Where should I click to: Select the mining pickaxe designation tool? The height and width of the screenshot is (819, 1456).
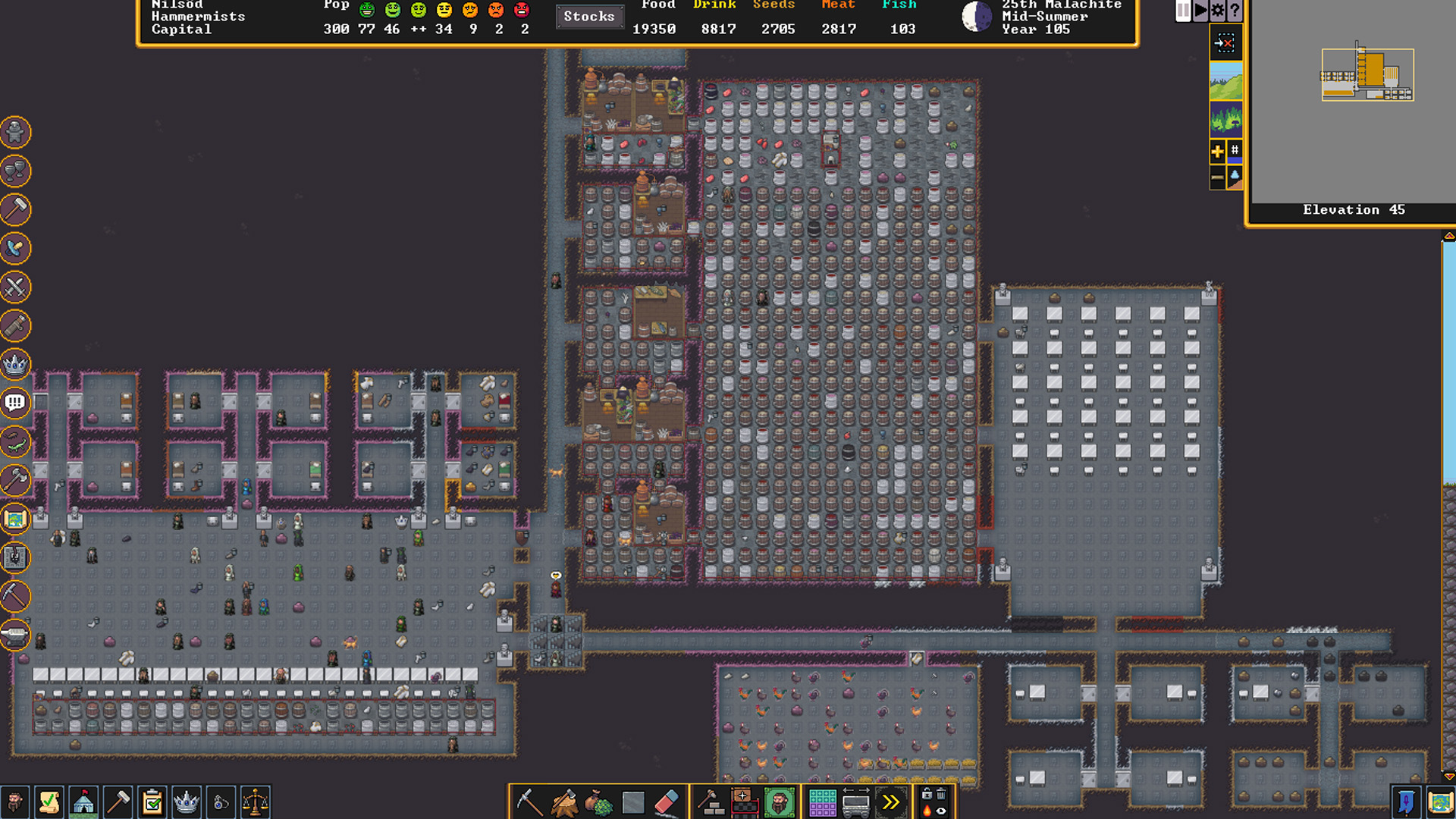point(529,802)
